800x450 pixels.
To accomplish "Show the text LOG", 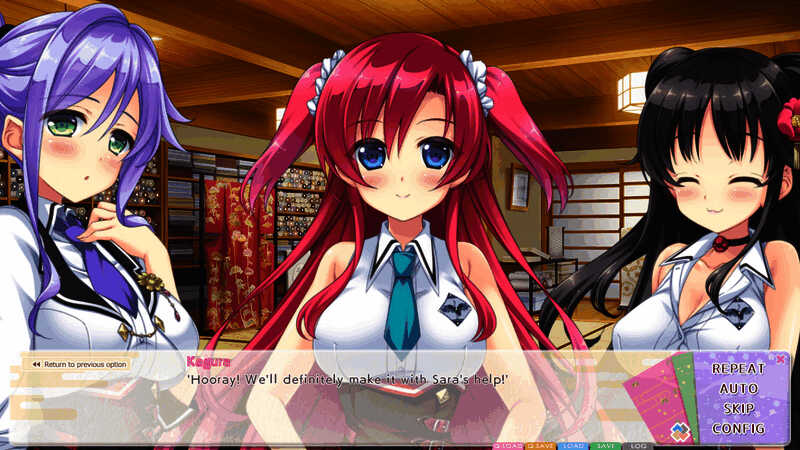I will click(x=637, y=445).
